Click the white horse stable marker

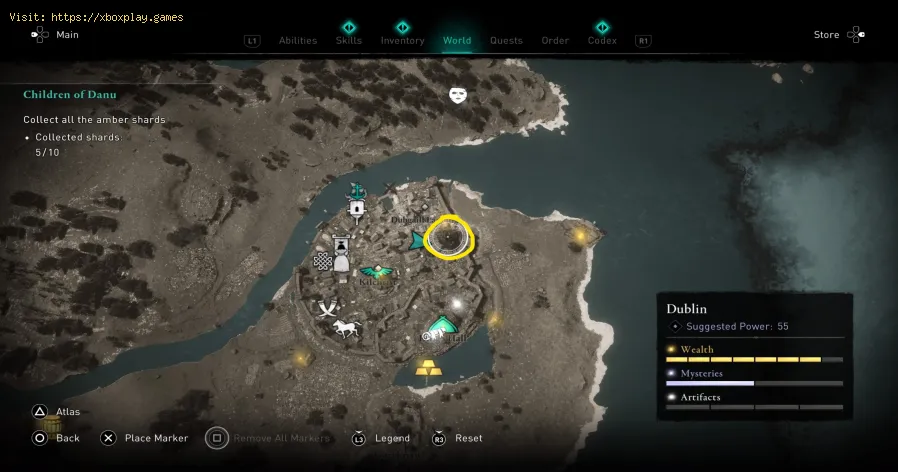click(346, 328)
